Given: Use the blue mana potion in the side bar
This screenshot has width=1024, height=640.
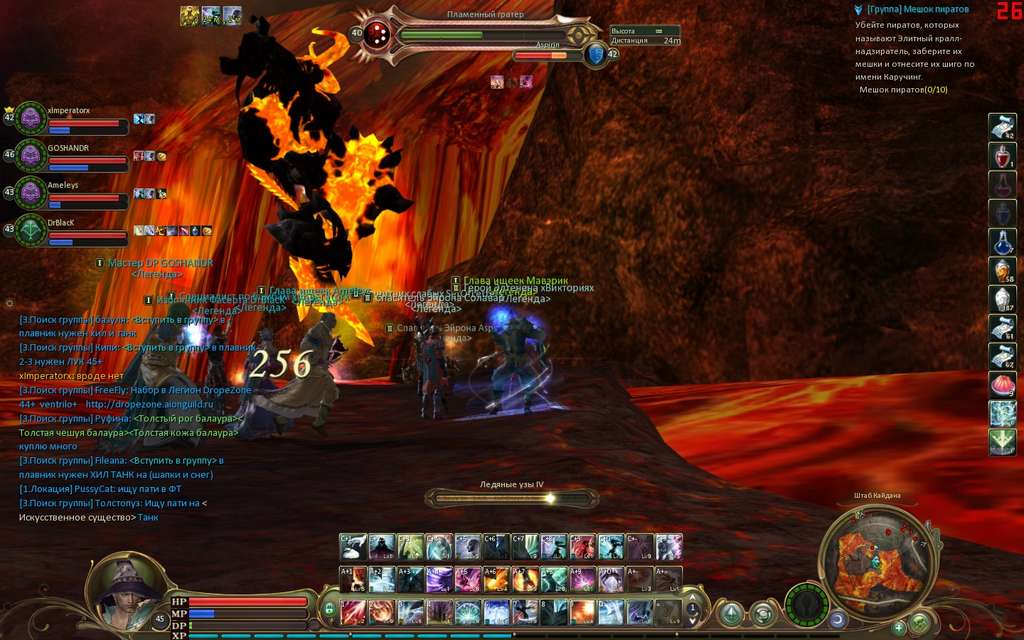Looking at the screenshot, I should pos(1002,242).
